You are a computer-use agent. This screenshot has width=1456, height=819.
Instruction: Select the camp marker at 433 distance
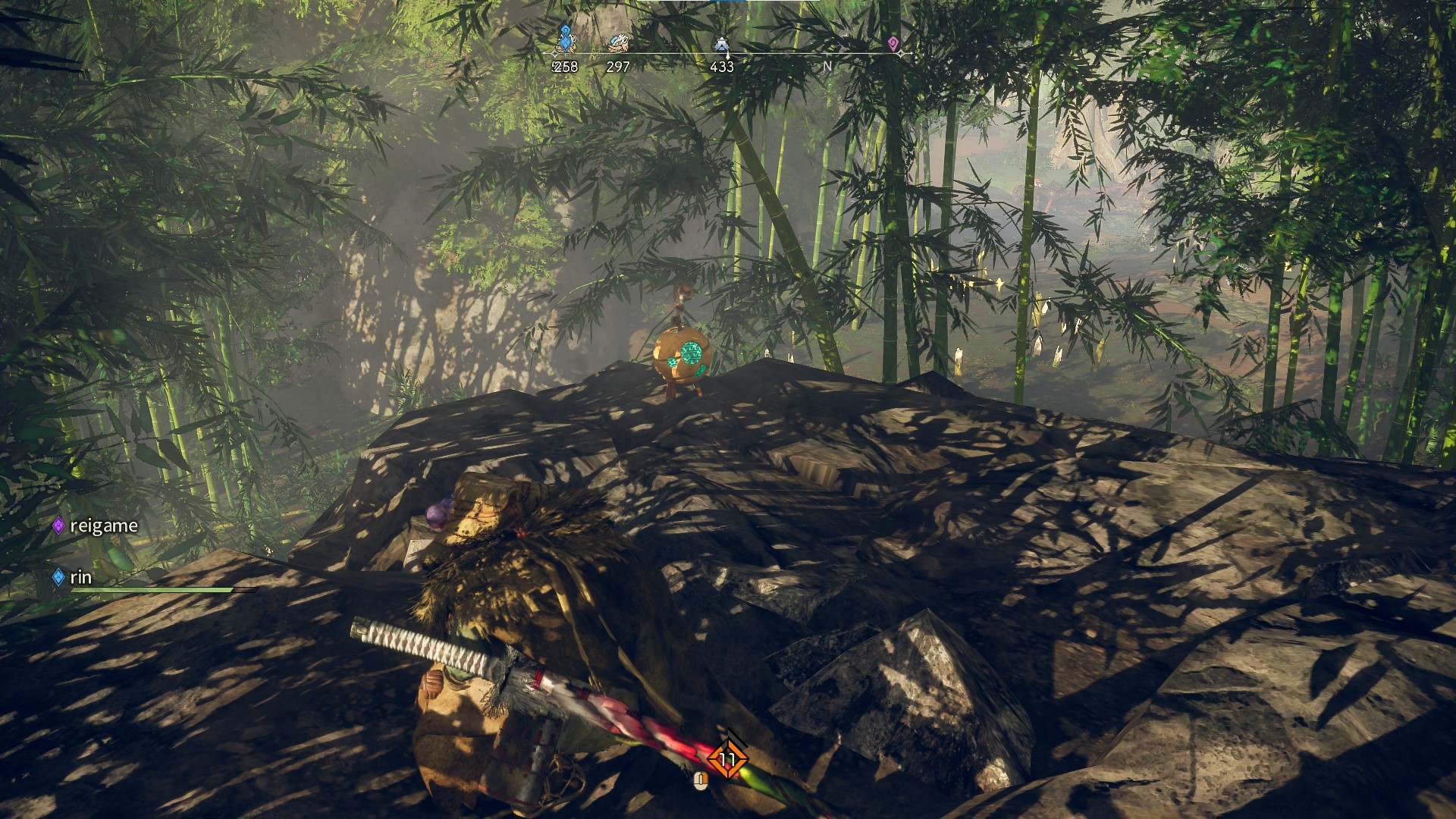coord(721,45)
